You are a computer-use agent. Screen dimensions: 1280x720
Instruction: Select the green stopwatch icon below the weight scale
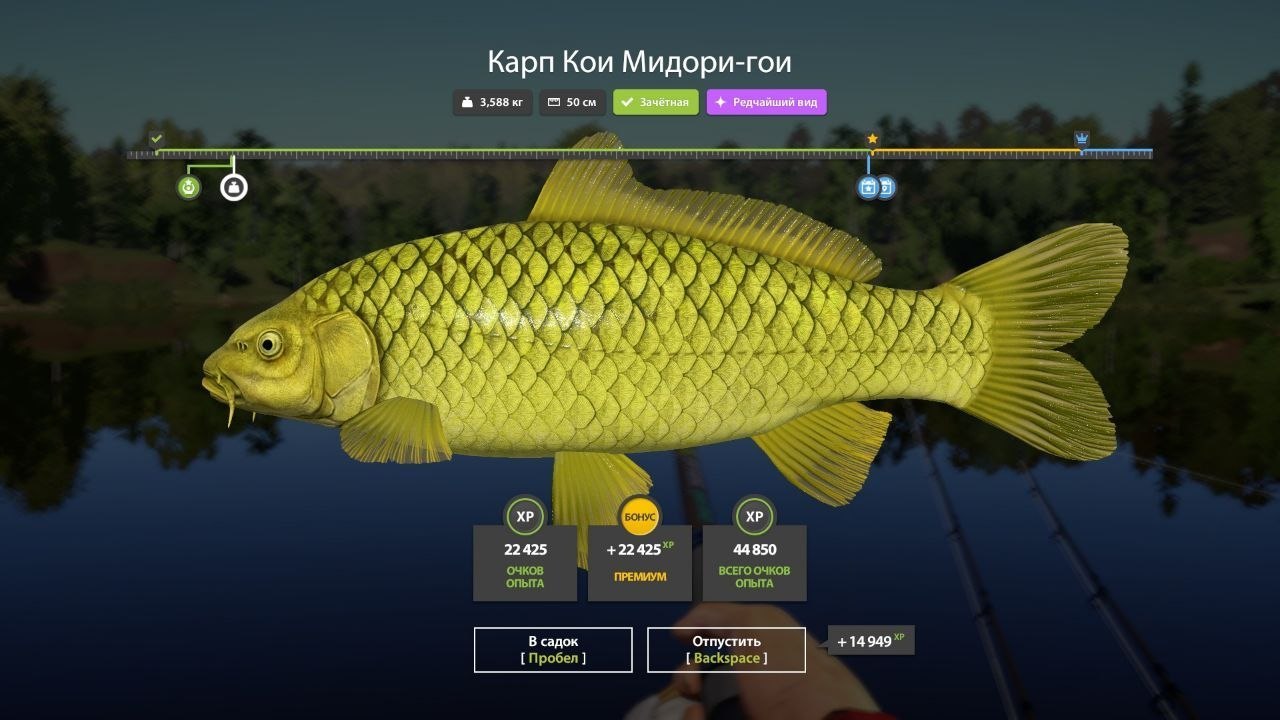click(187, 185)
